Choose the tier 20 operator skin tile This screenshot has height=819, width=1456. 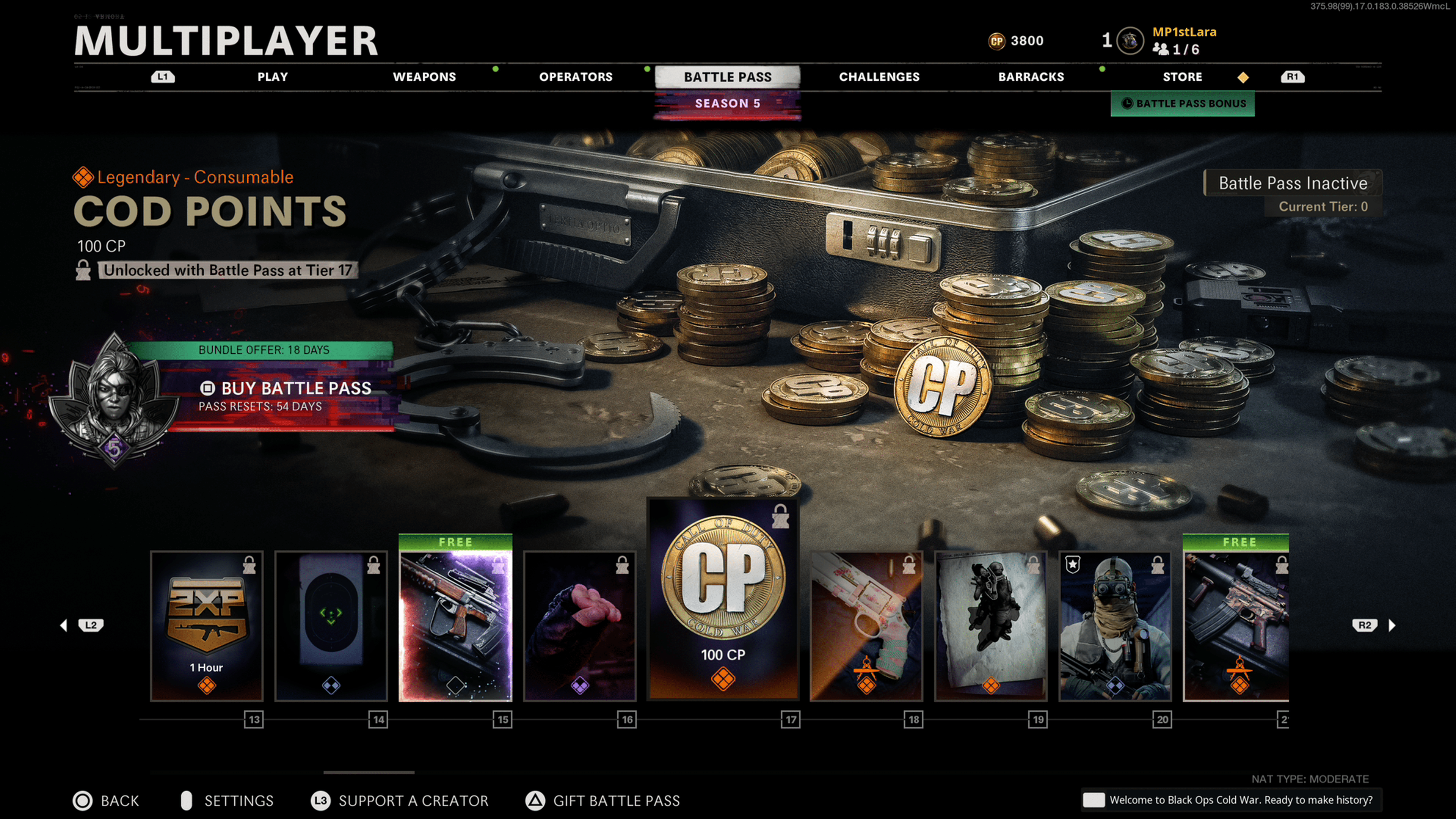click(x=1115, y=626)
